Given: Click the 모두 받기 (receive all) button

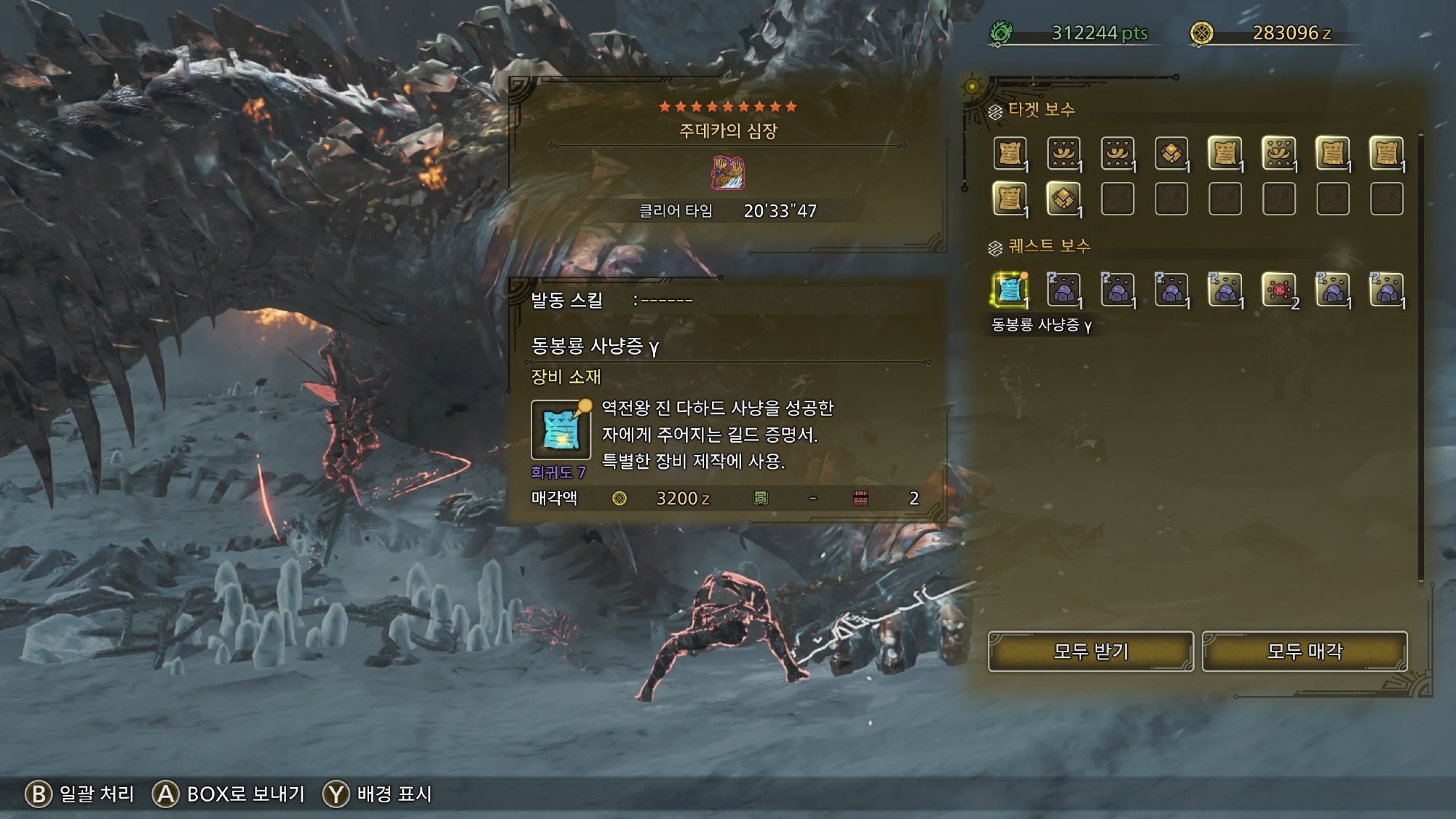Looking at the screenshot, I should [1091, 651].
